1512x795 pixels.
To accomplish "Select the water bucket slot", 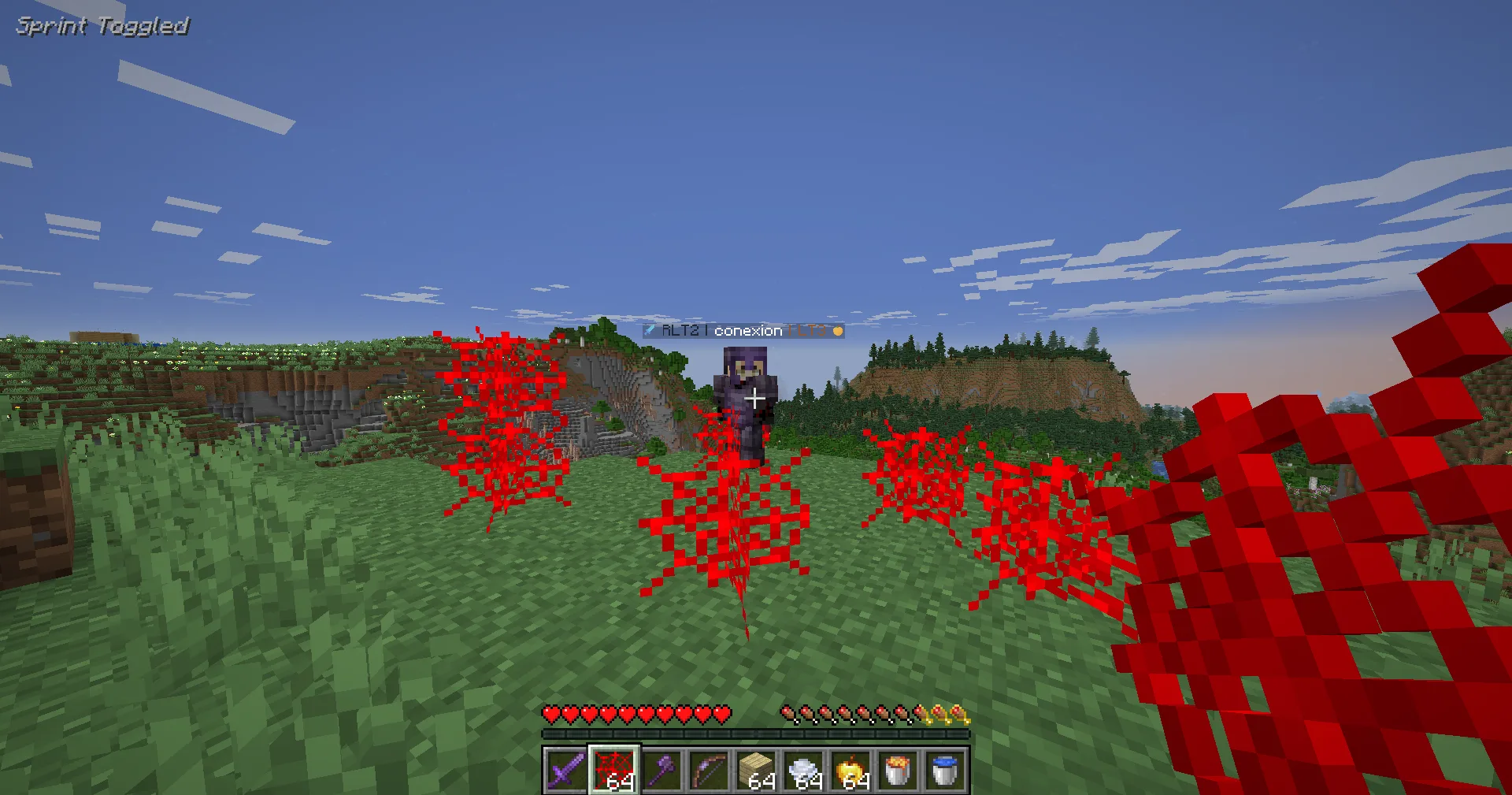I will pyautogui.click(x=945, y=770).
